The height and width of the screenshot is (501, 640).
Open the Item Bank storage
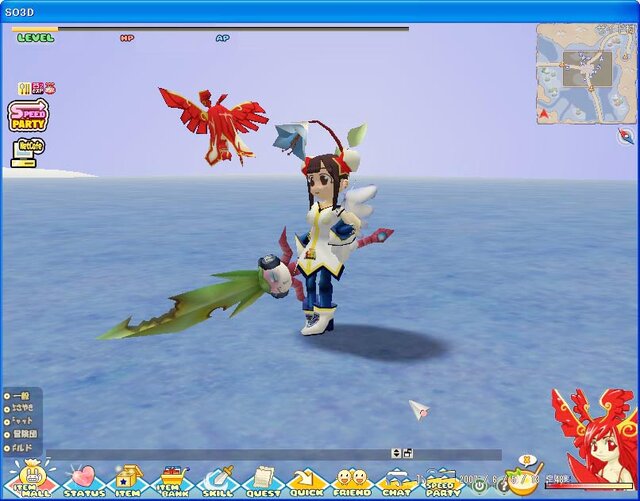[174, 480]
